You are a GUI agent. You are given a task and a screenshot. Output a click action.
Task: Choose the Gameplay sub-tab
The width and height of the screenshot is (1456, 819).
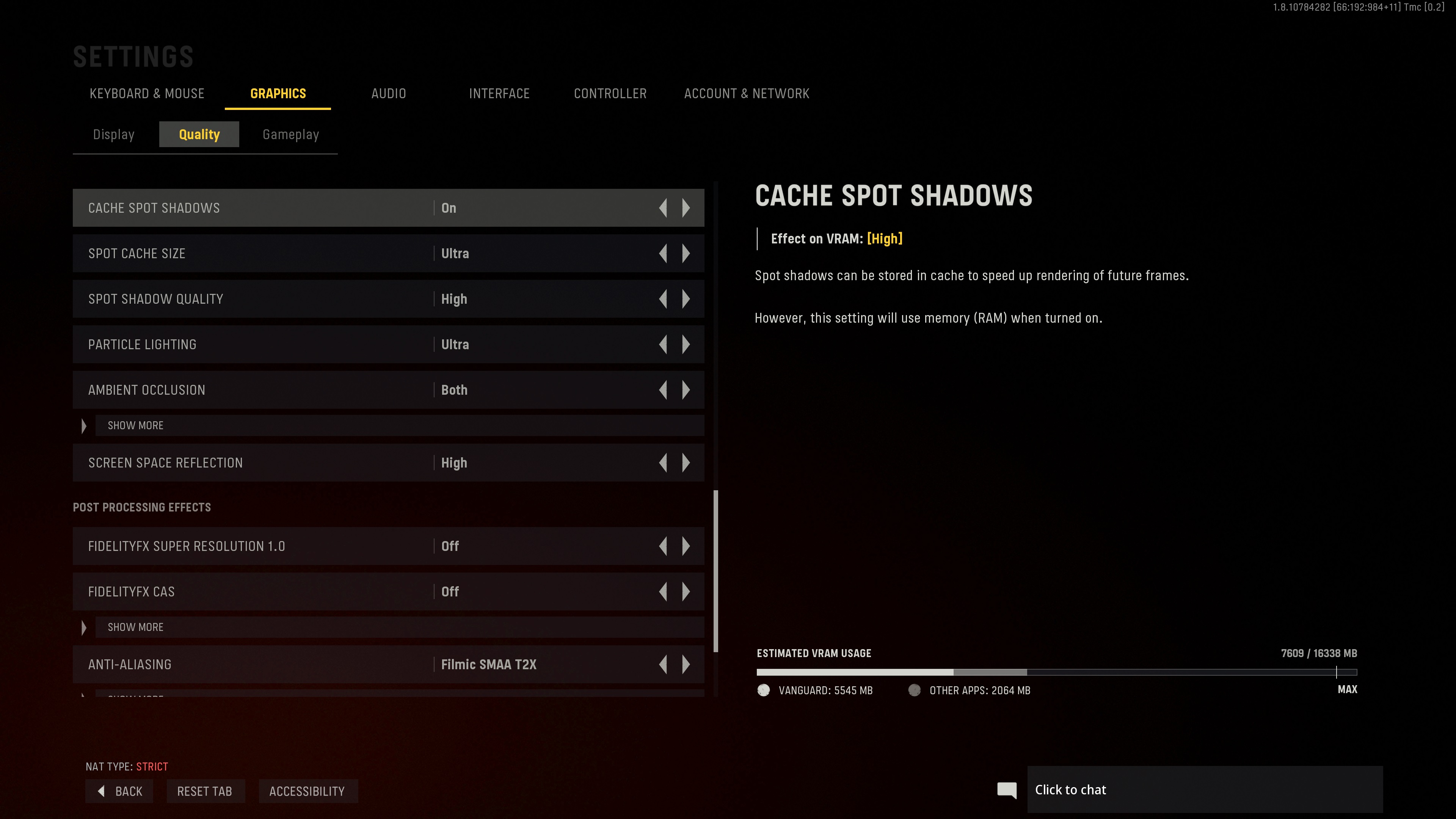(290, 135)
